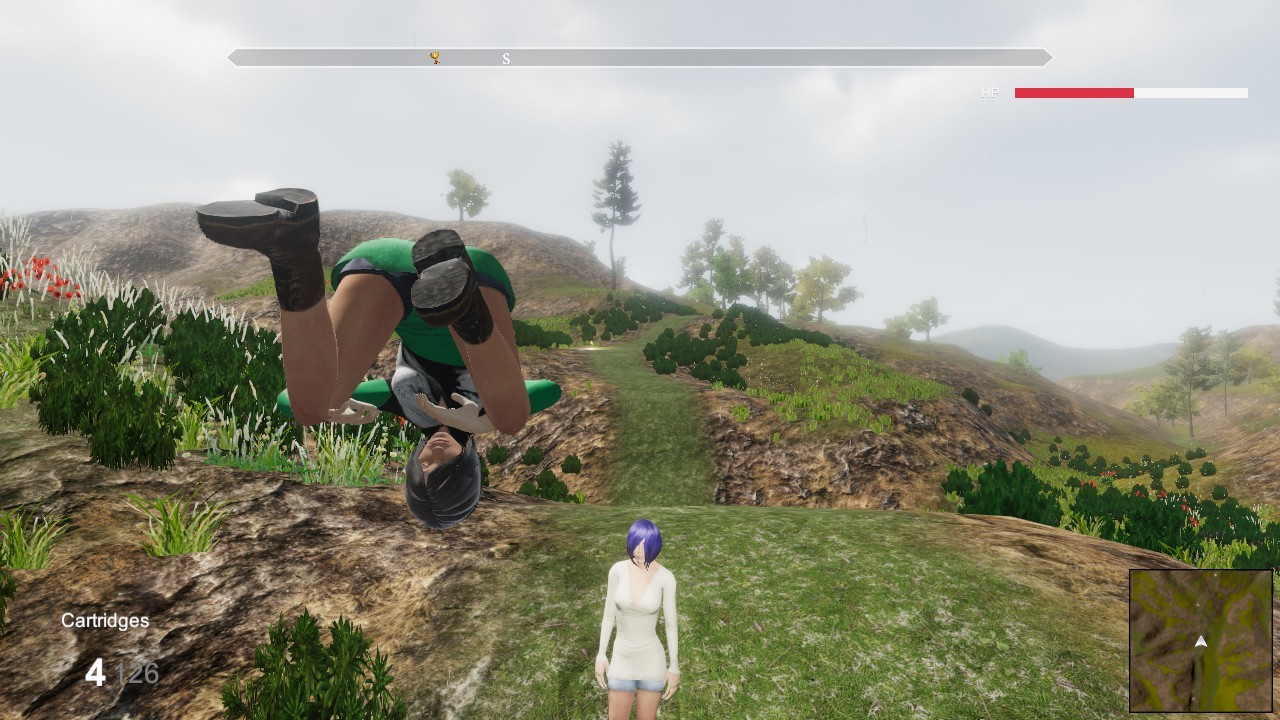Expand the top progress bar details
The width and height of the screenshot is (1280, 720).
tap(640, 58)
